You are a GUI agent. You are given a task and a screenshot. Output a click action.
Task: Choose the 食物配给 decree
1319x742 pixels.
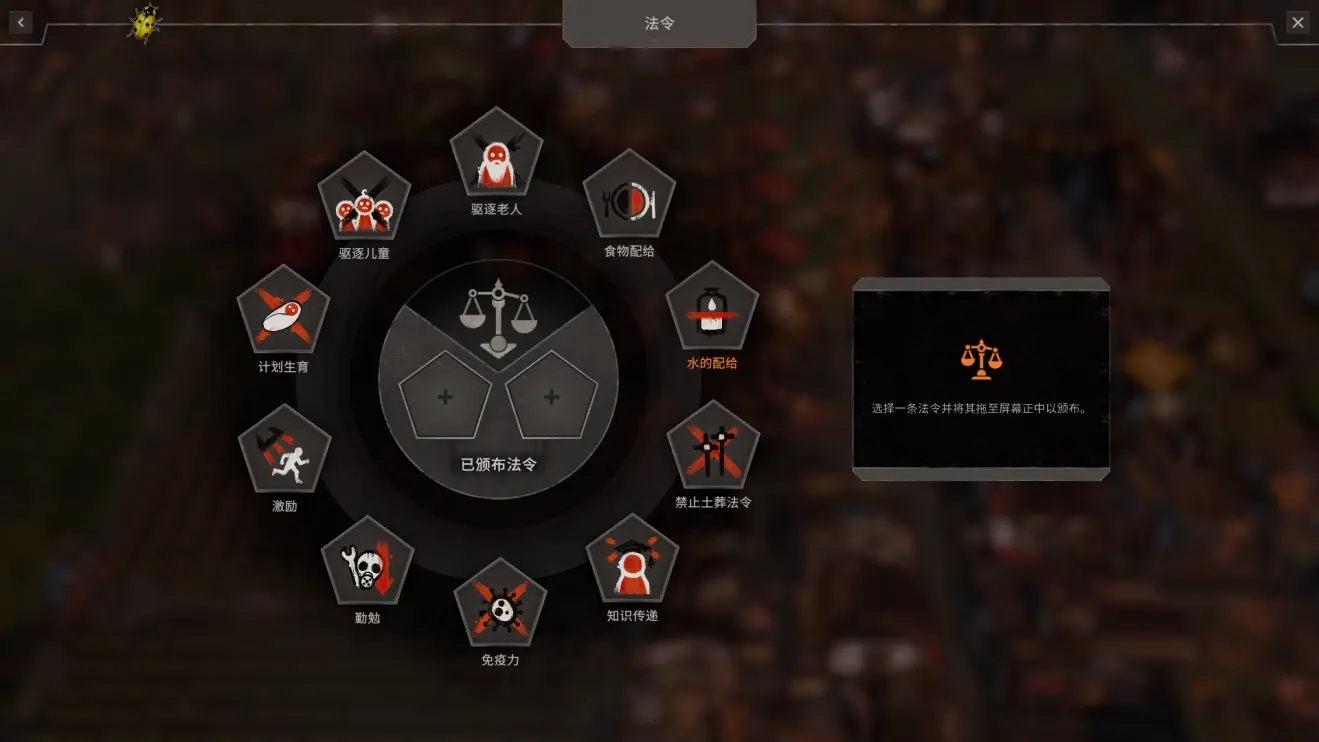tap(629, 197)
